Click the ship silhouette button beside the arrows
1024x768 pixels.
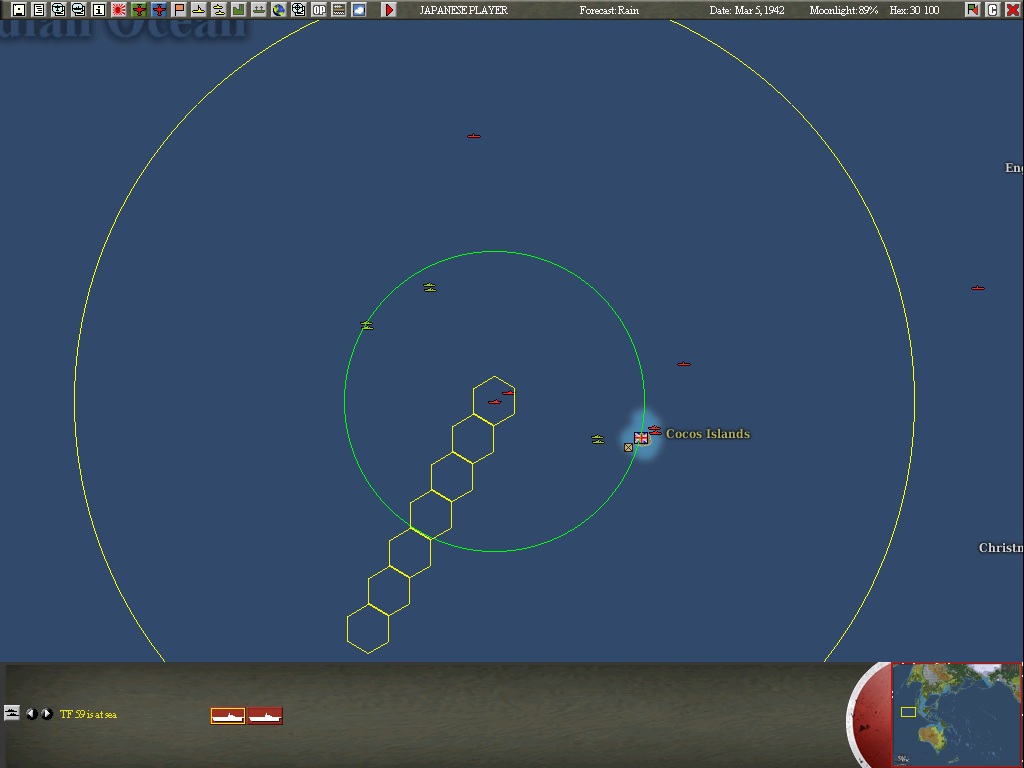pos(12,713)
